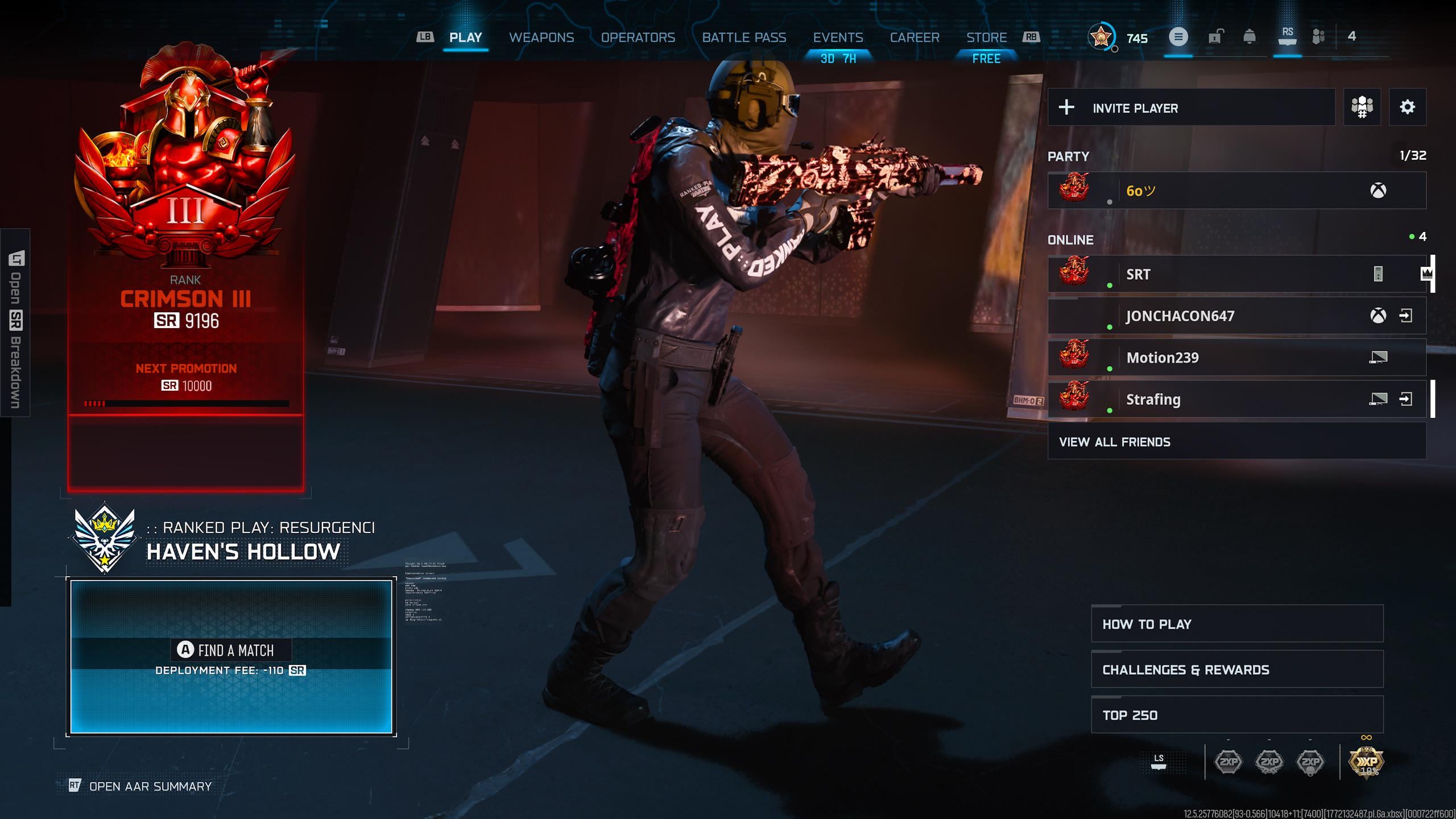
Task: Open the Events tab
Action: pos(838,38)
